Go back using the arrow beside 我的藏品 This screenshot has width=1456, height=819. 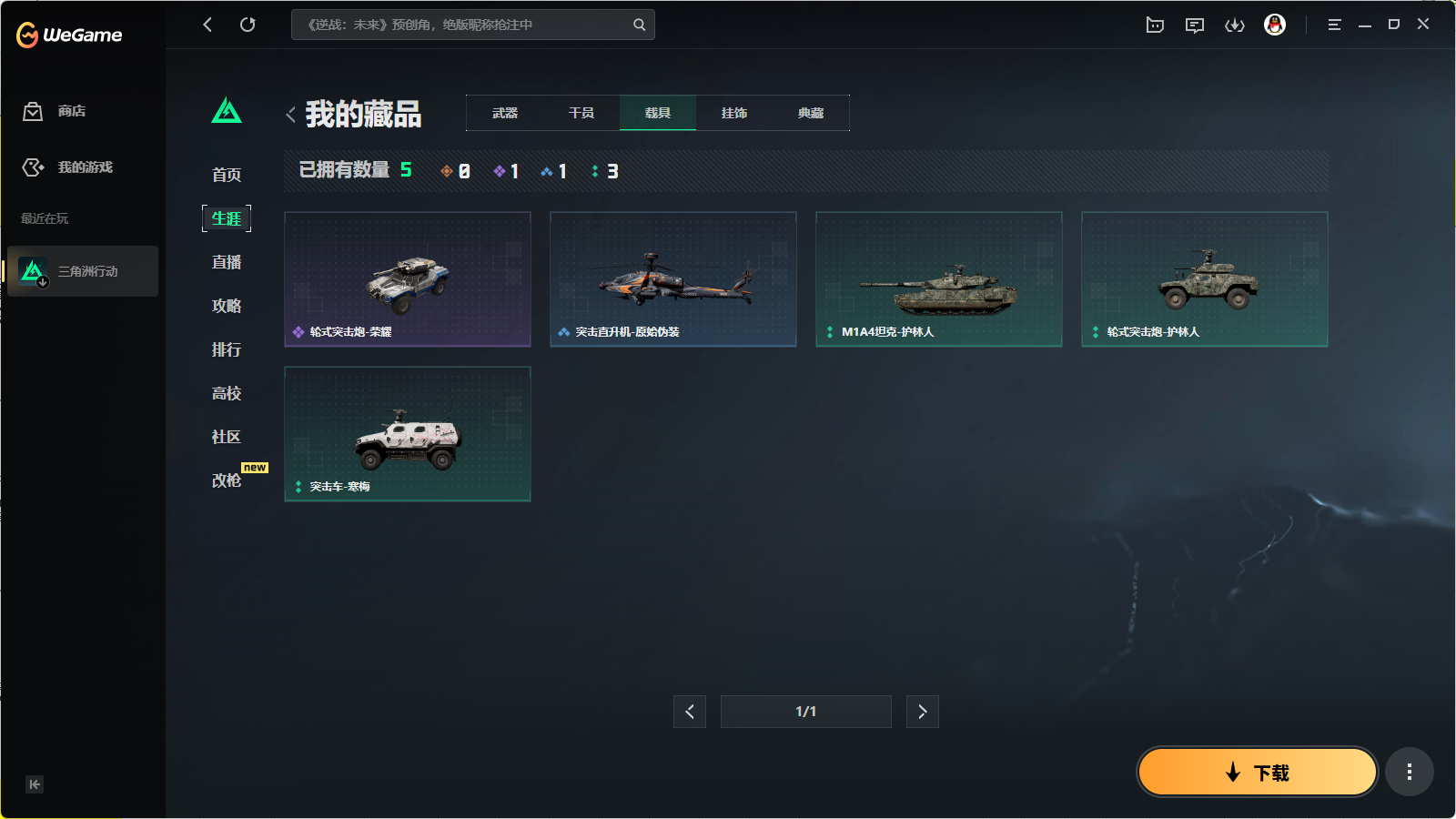click(289, 114)
